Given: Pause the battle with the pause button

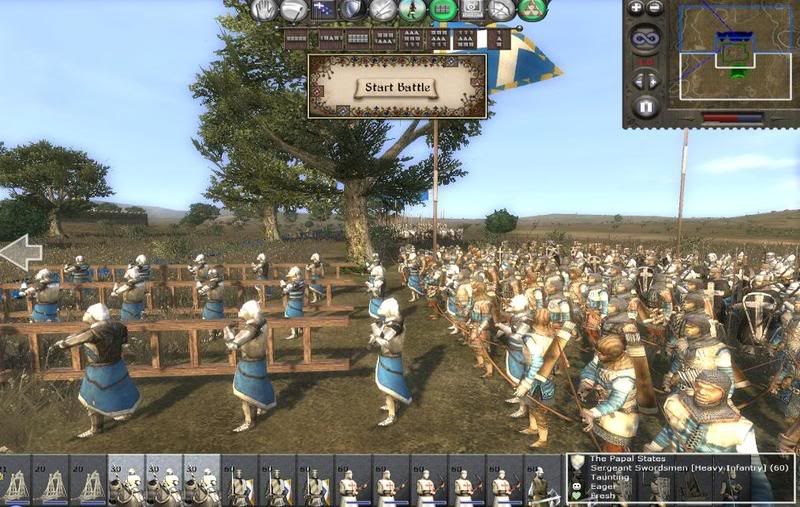Looking at the screenshot, I should [x=645, y=105].
